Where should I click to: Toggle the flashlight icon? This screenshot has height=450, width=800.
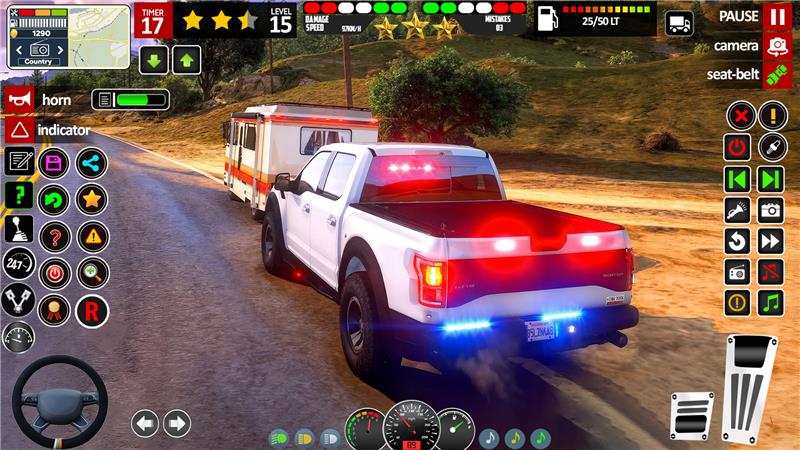tap(738, 210)
